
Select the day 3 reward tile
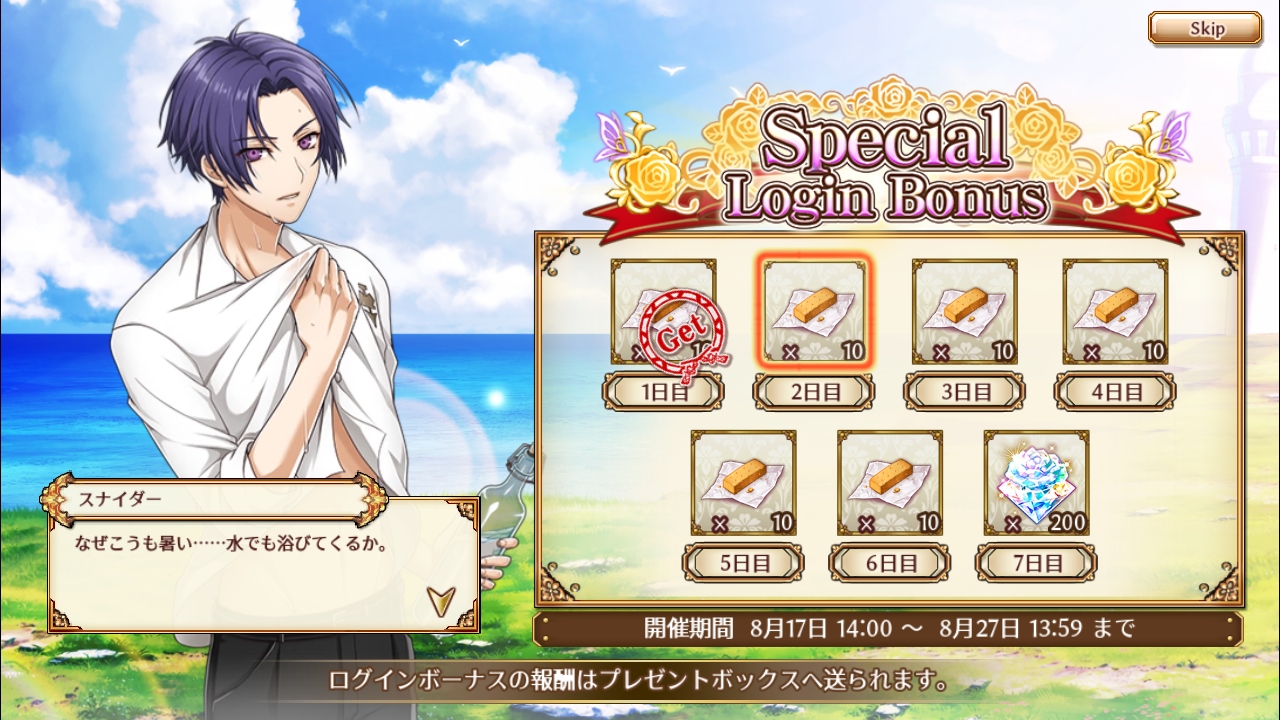[x=964, y=312]
